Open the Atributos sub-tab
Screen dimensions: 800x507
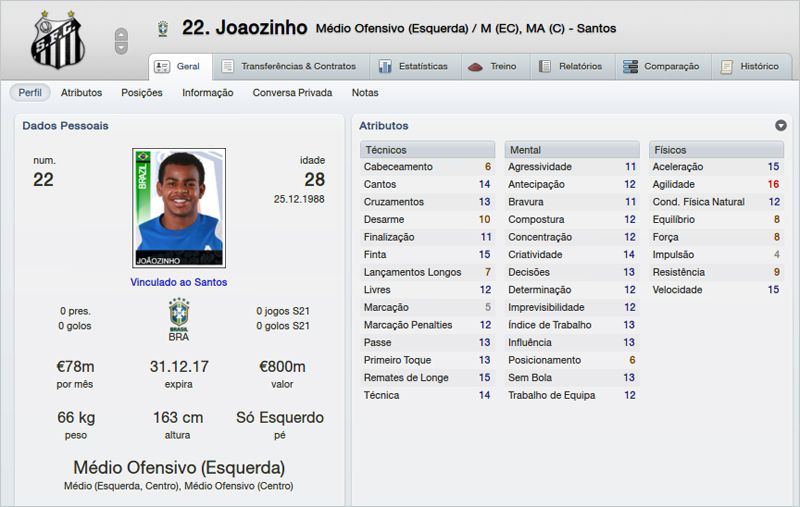point(81,93)
